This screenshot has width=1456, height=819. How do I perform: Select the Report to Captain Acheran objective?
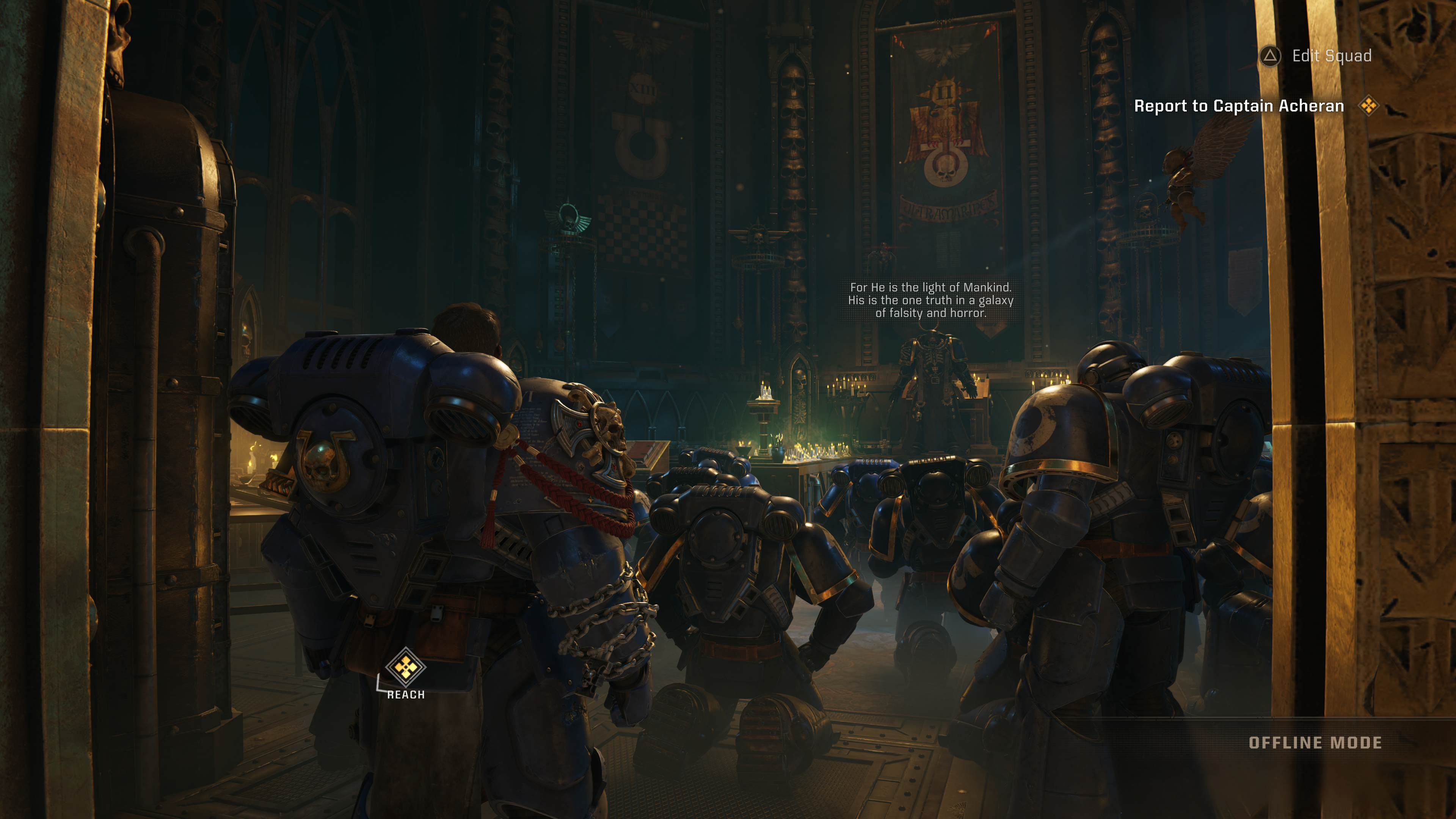tap(1238, 106)
